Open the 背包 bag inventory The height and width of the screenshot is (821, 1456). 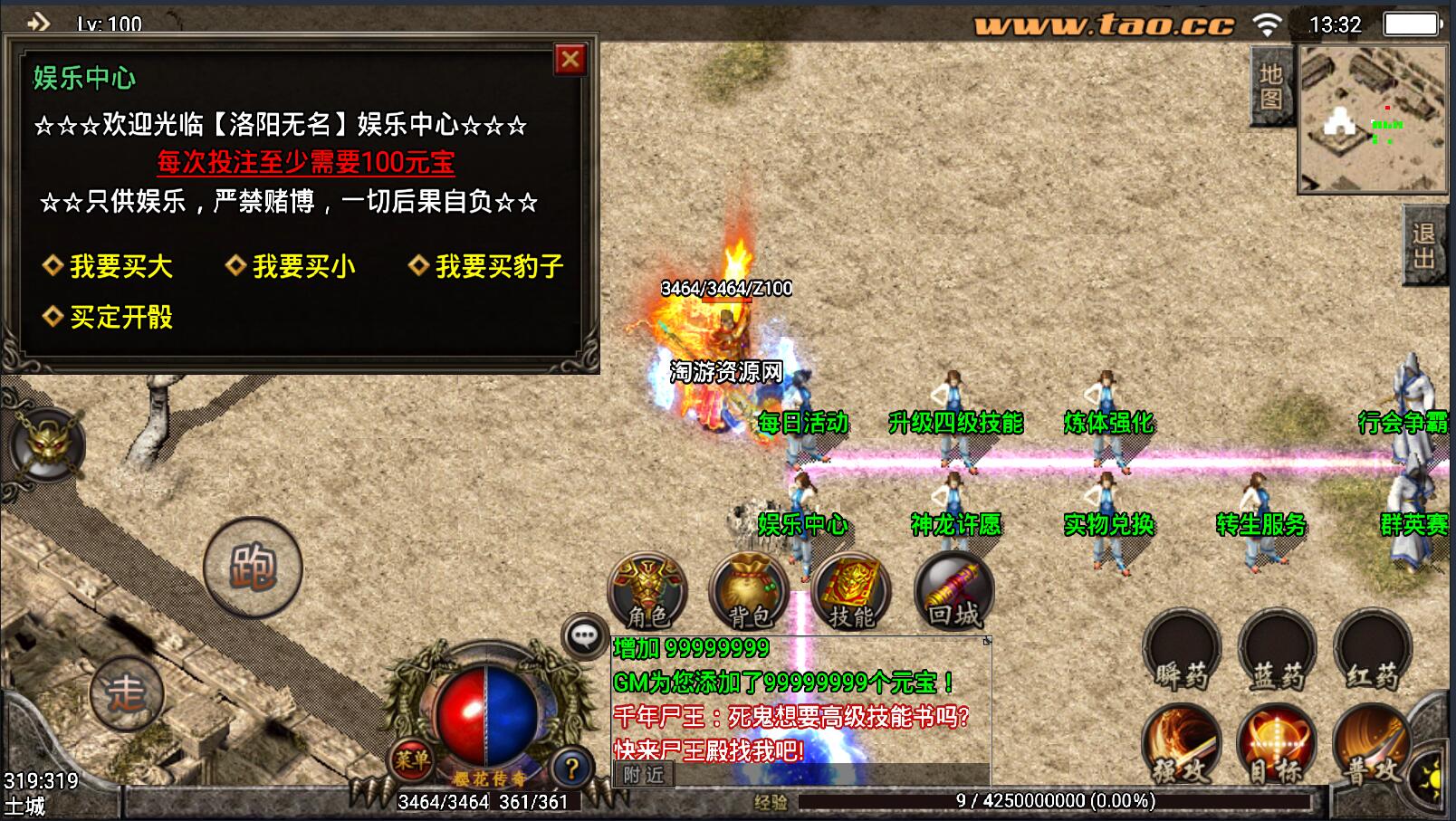(x=750, y=593)
